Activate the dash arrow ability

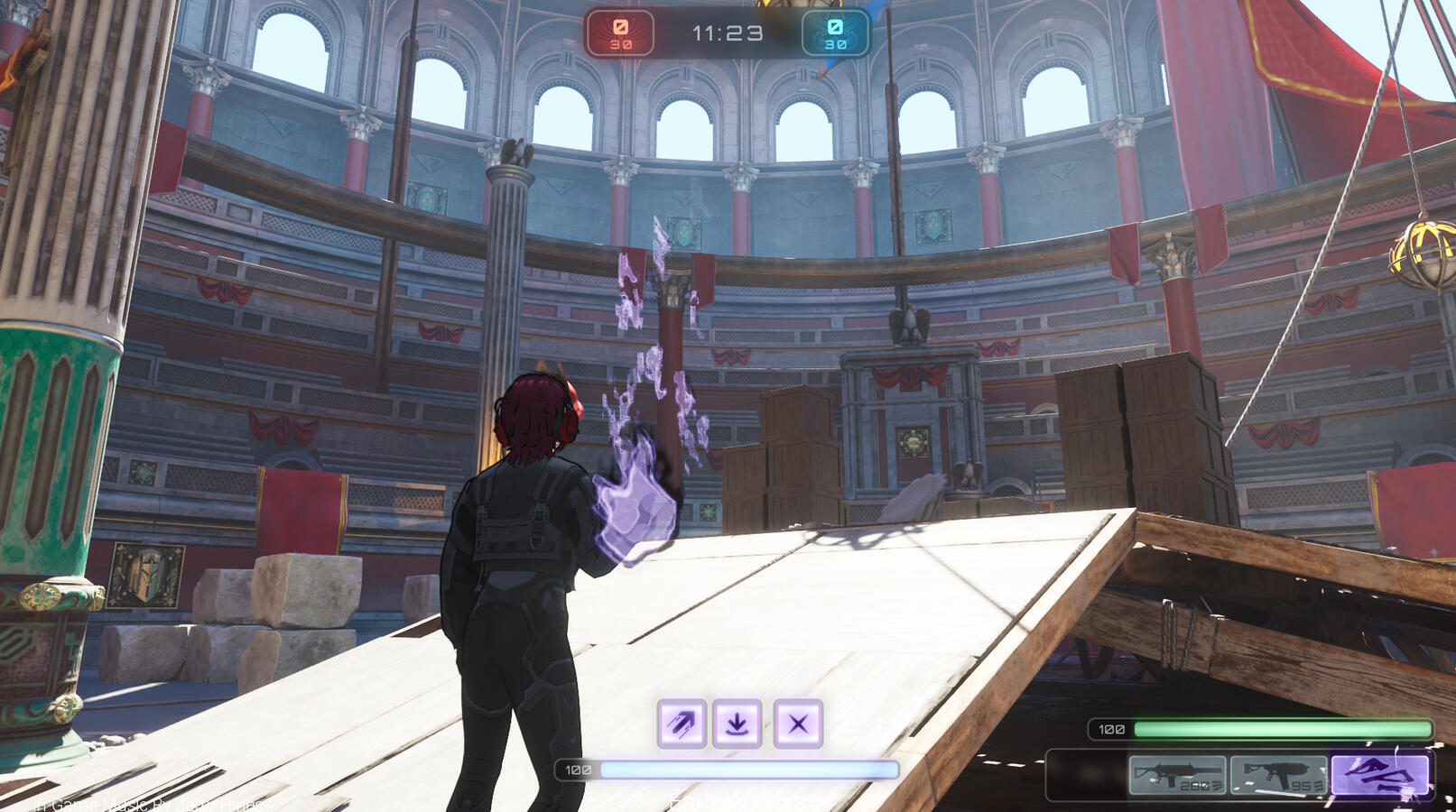coord(682,724)
